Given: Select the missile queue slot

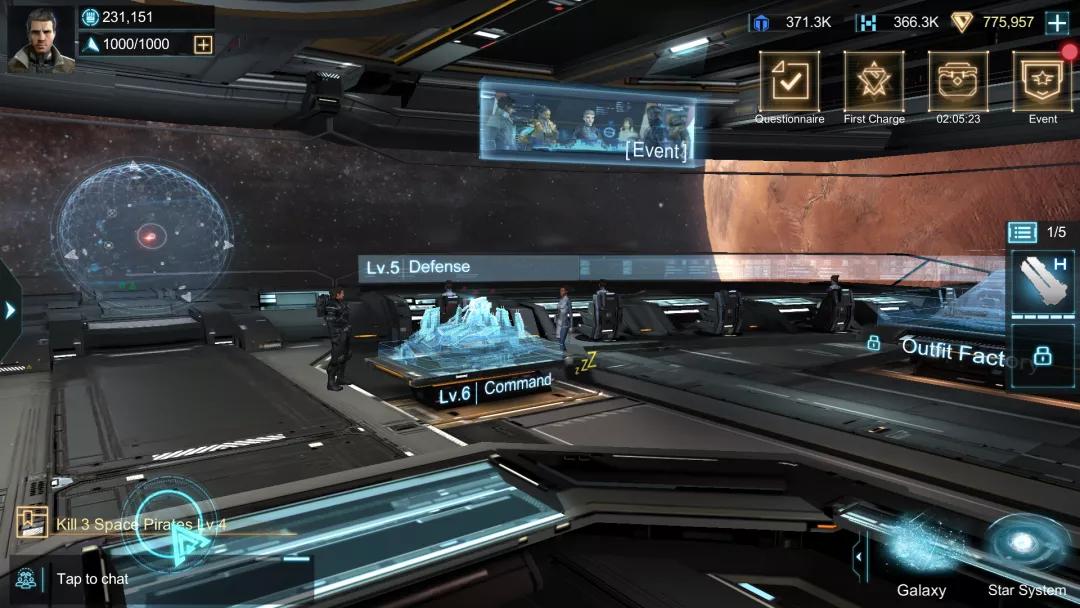Looking at the screenshot, I should [x=1042, y=282].
